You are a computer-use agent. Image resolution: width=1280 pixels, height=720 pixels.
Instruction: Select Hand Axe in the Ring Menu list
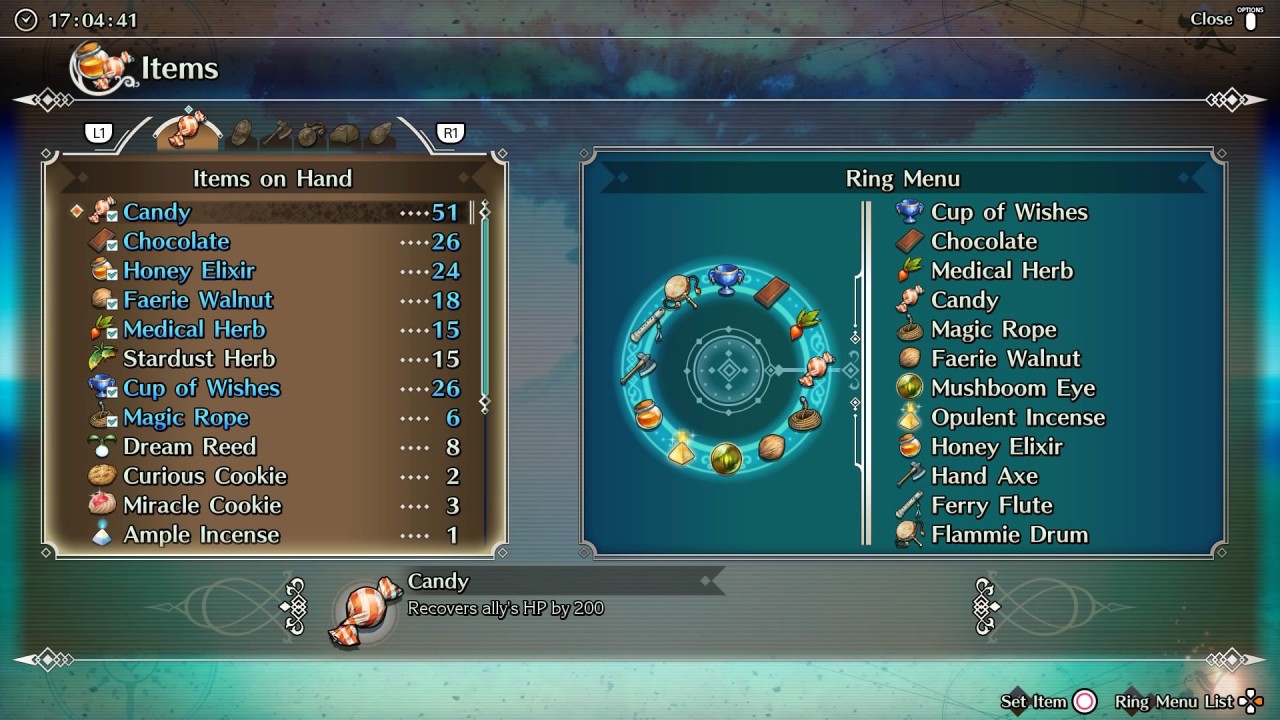(x=984, y=476)
